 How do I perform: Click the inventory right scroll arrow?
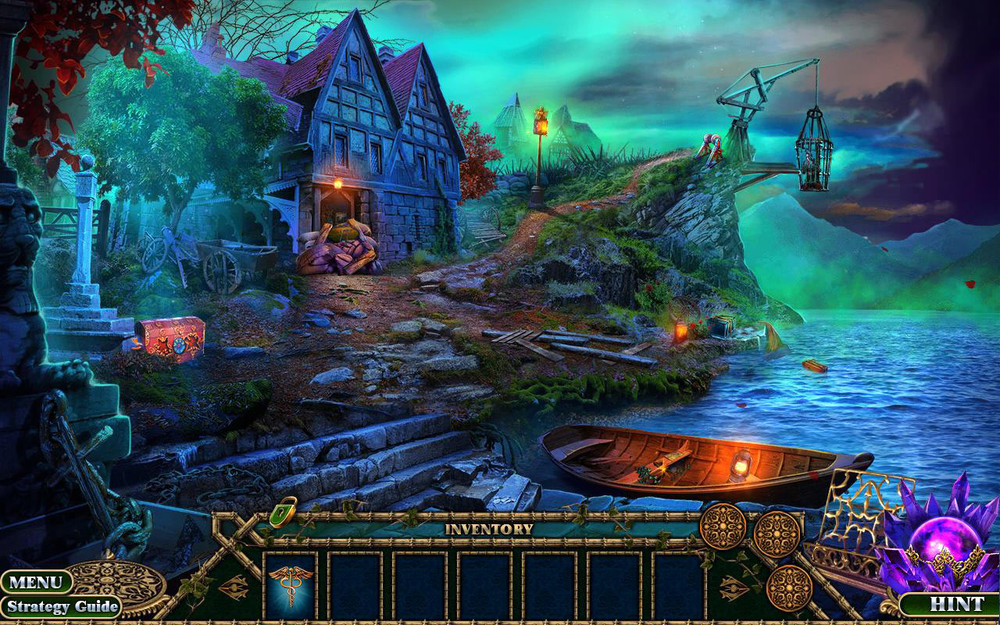[x=735, y=587]
